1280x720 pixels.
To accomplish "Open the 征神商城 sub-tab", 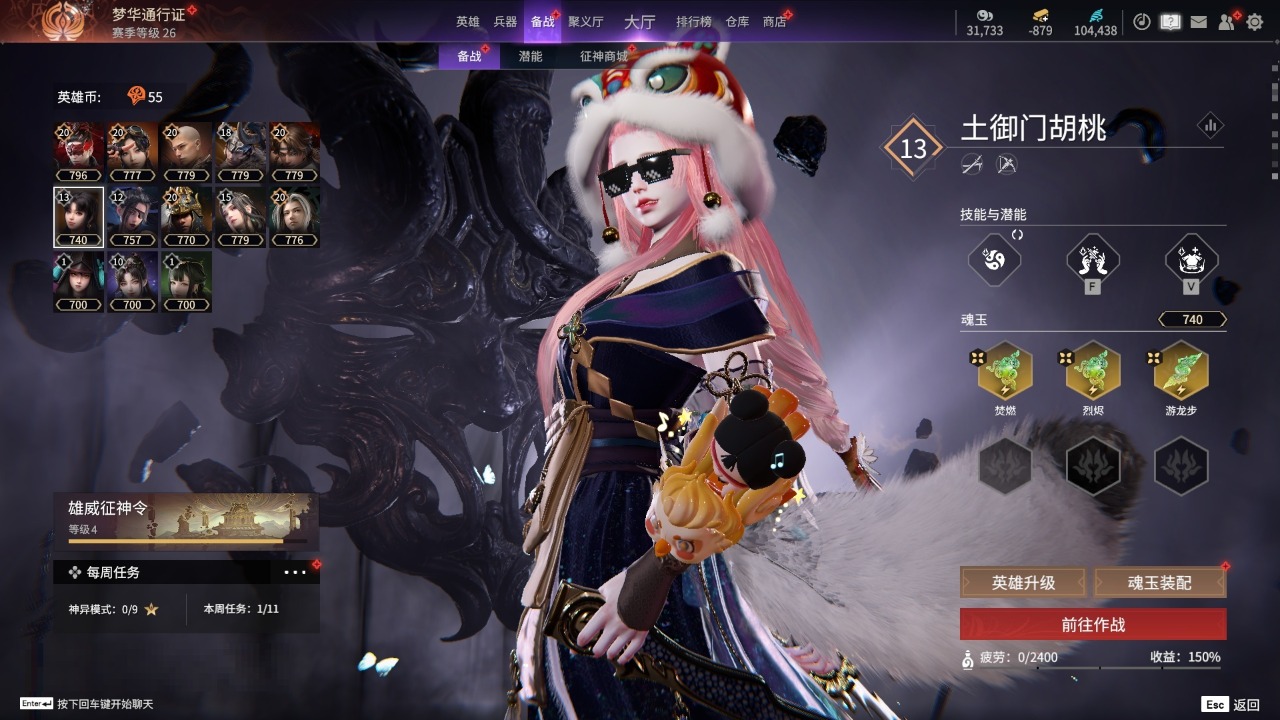I will [x=603, y=57].
